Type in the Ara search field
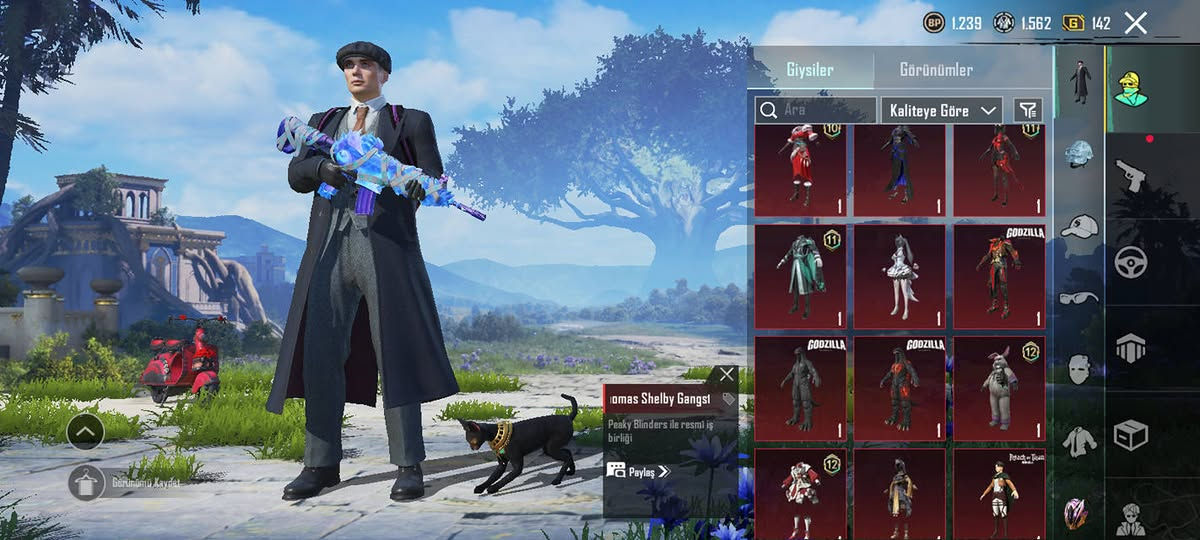Image resolution: width=1200 pixels, height=540 pixels. coord(815,110)
